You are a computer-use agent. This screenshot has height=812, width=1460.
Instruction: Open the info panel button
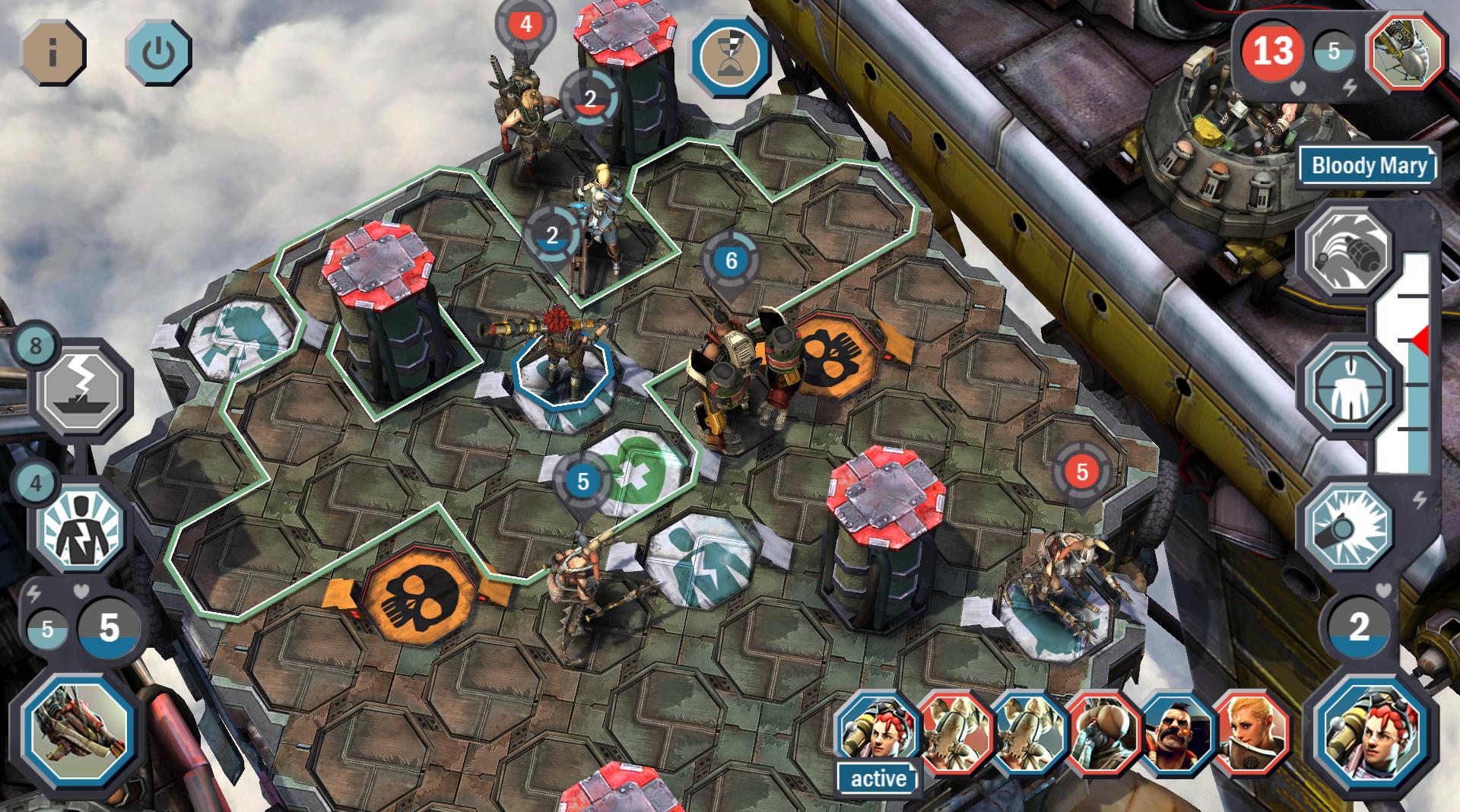52,53
